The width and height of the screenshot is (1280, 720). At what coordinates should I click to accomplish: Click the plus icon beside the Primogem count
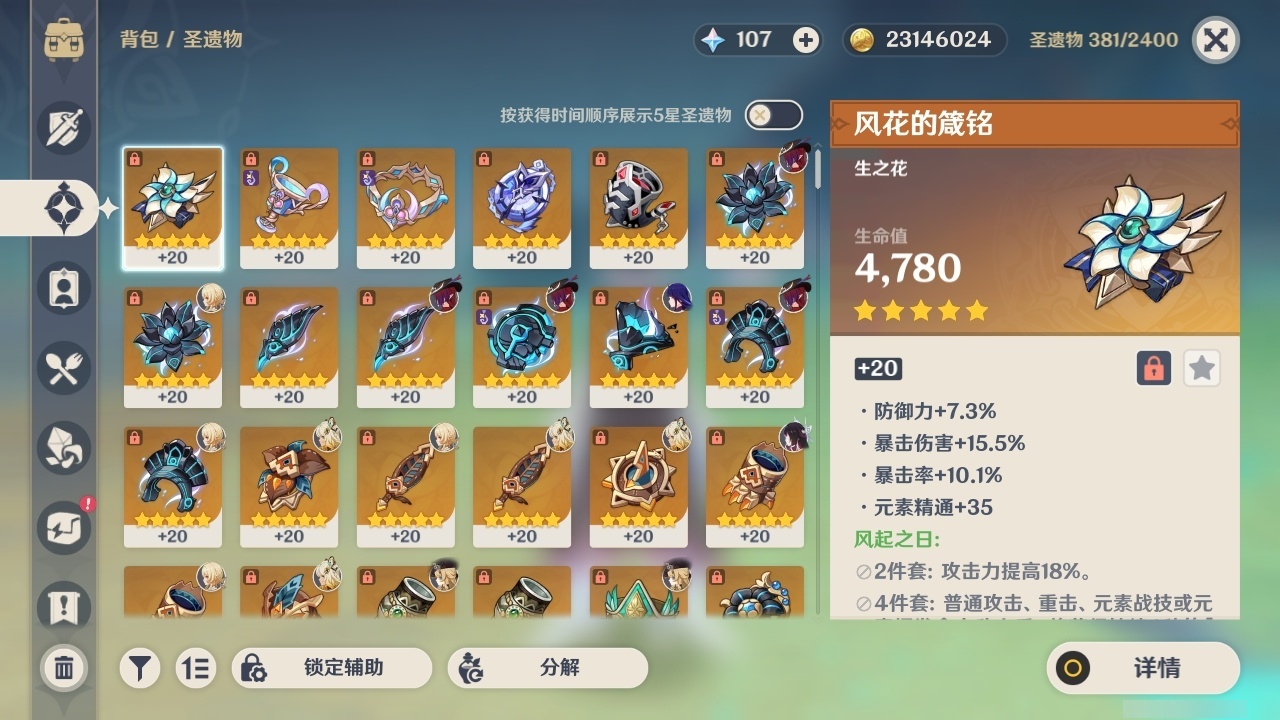point(806,39)
